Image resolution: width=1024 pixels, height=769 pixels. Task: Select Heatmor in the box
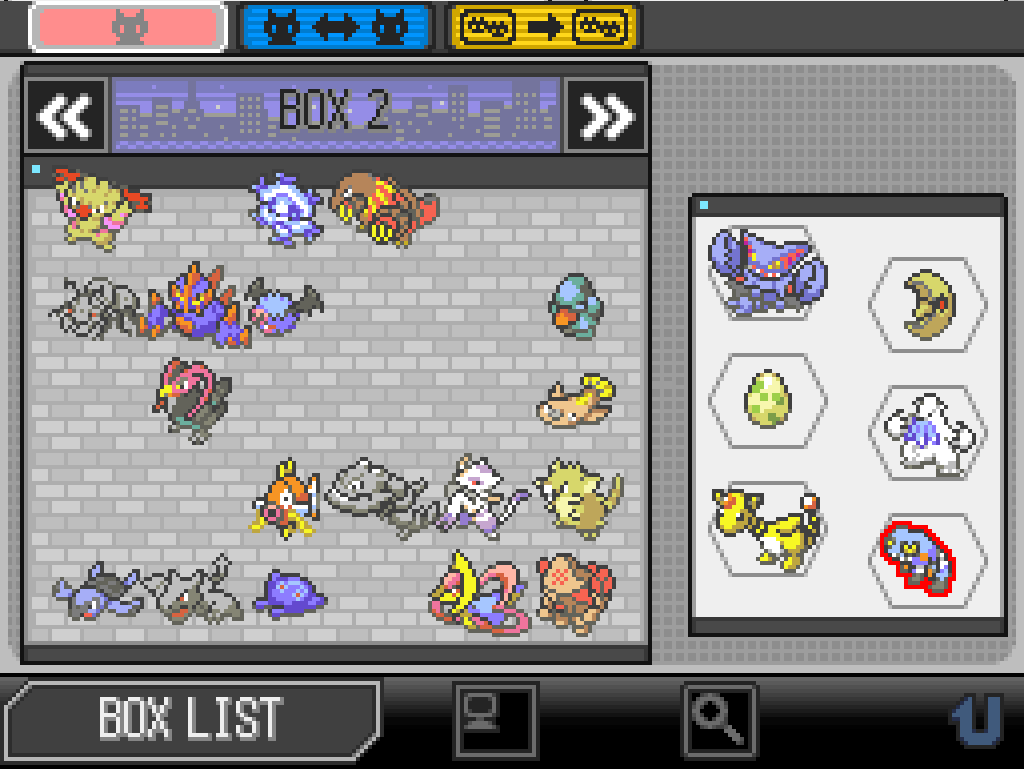pyautogui.click(x=384, y=208)
